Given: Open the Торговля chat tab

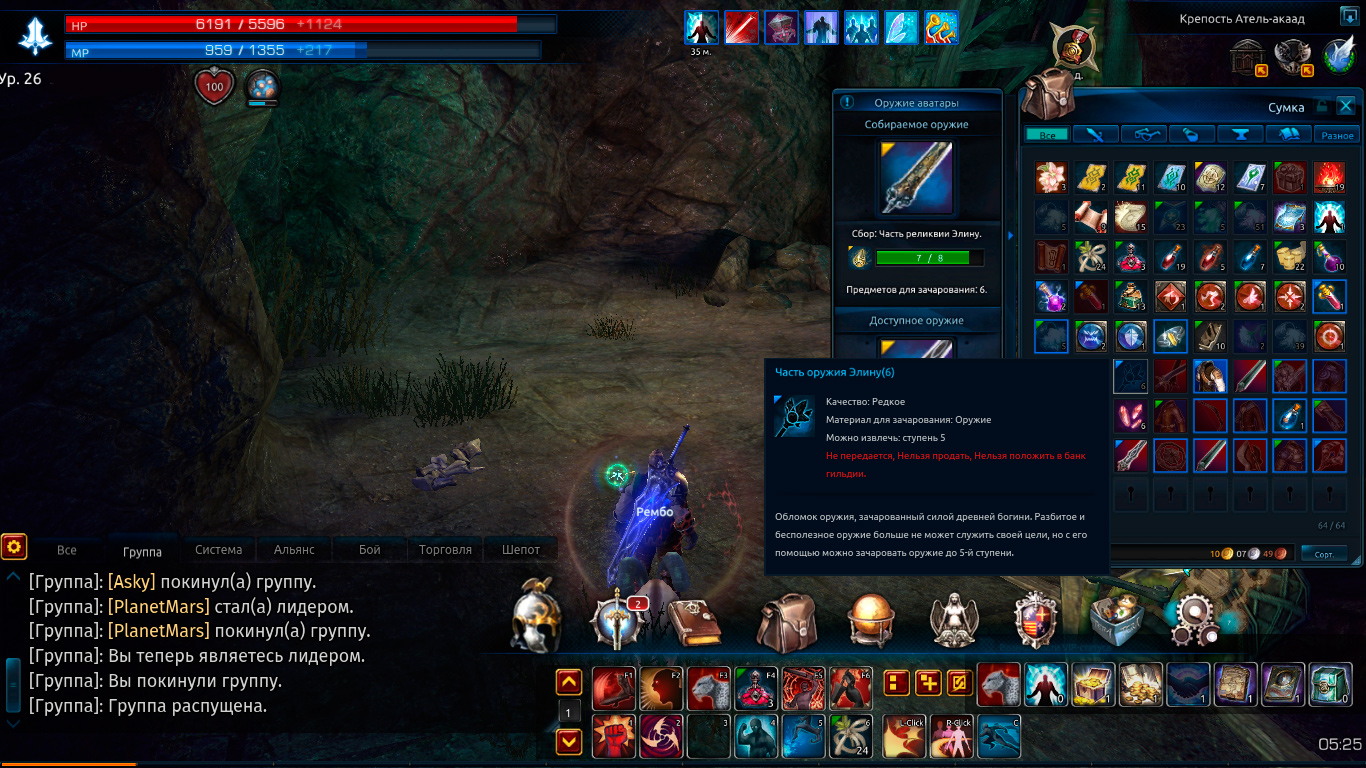Looking at the screenshot, I should (445, 549).
